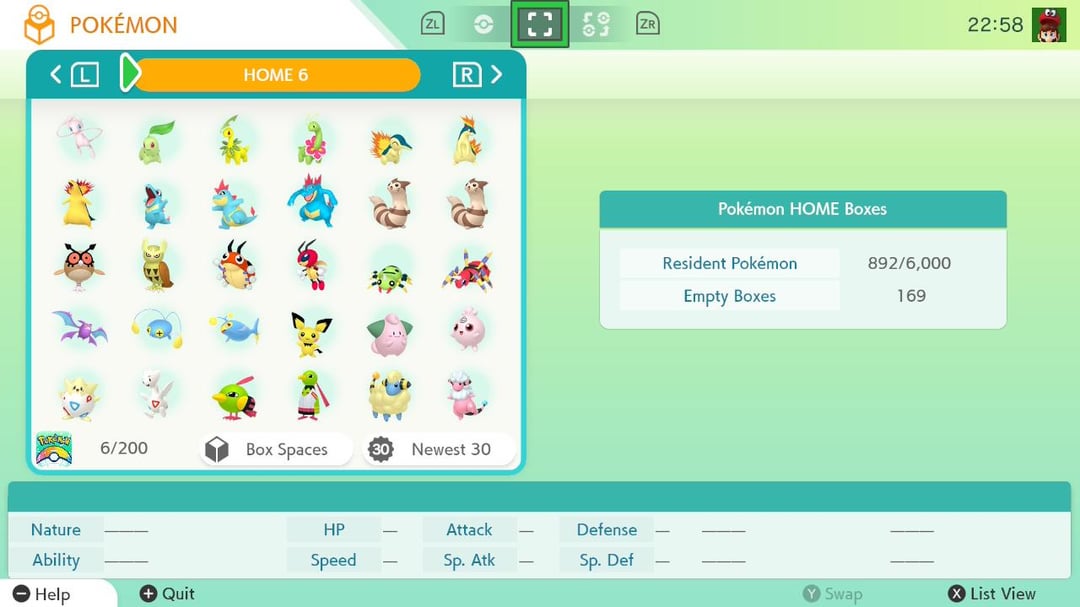Image resolution: width=1080 pixels, height=607 pixels.
Task: Switch to the Poké Ball mode icon
Action: coord(484,24)
